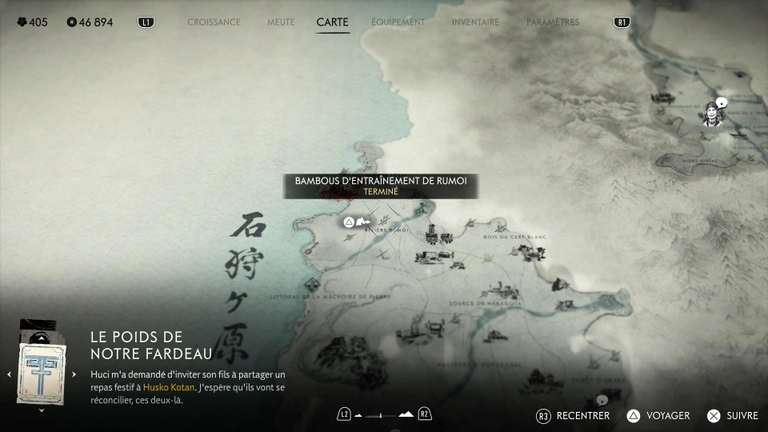Screen dimensions: 768x432
Task: Activate the Suivre tracking option
Action: pos(733,415)
